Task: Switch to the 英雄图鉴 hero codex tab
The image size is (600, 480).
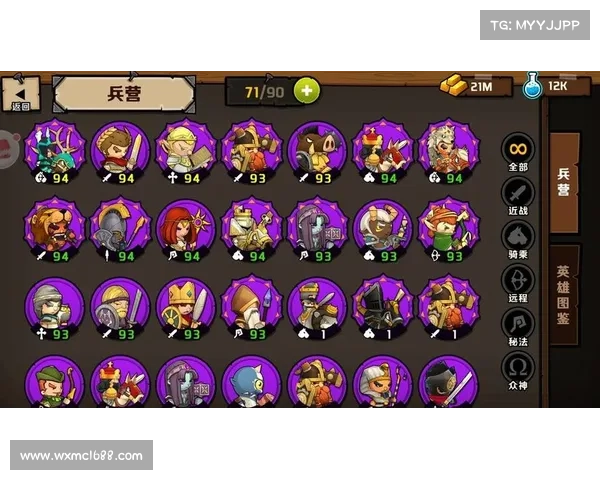Action: 564,295
